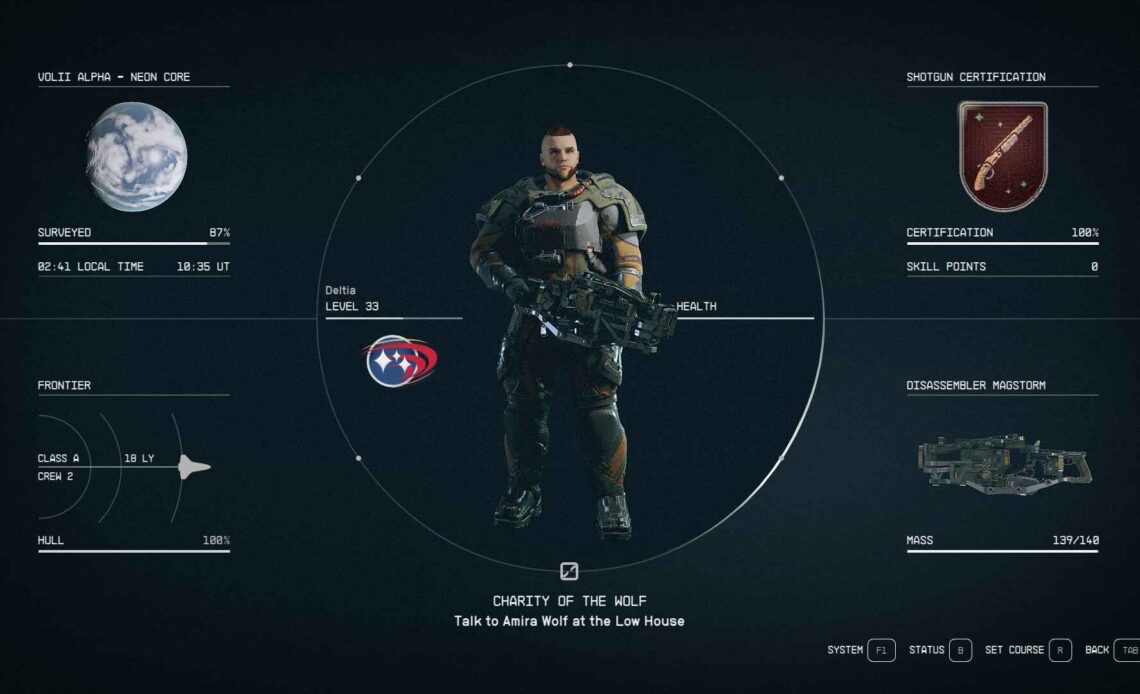The width and height of the screenshot is (1140, 694).
Task: Open the Disassembler Magstorm inventory heading
Action: [975, 386]
